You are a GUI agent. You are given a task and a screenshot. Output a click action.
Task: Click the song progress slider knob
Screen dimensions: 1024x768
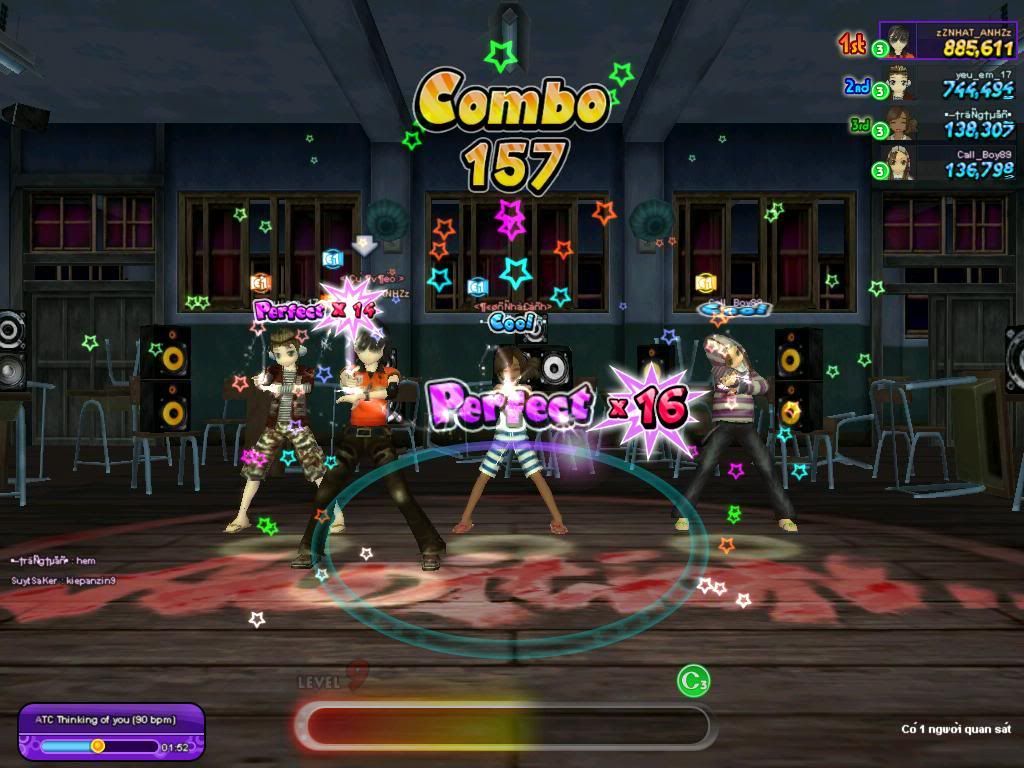click(98, 746)
